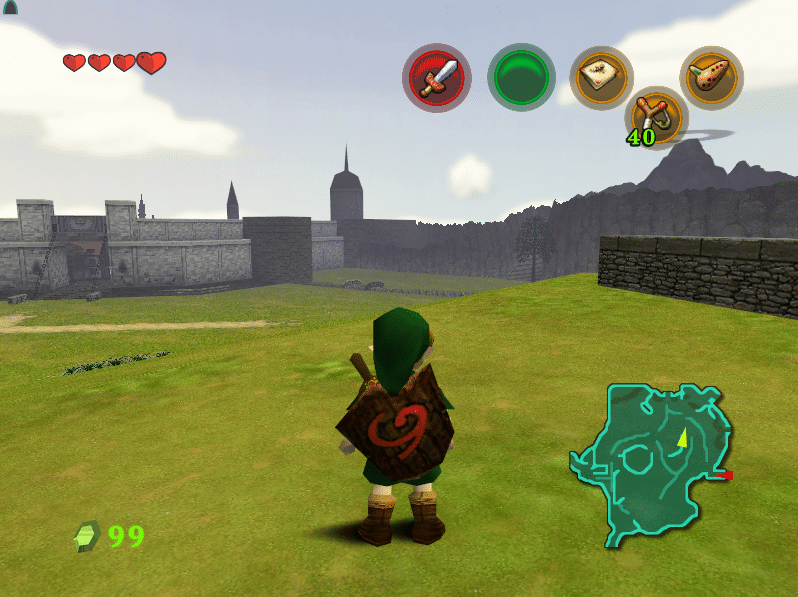Image resolution: width=798 pixels, height=597 pixels.
Task: Use the map item slot
Action: pyautogui.click(x=601, y=77)
